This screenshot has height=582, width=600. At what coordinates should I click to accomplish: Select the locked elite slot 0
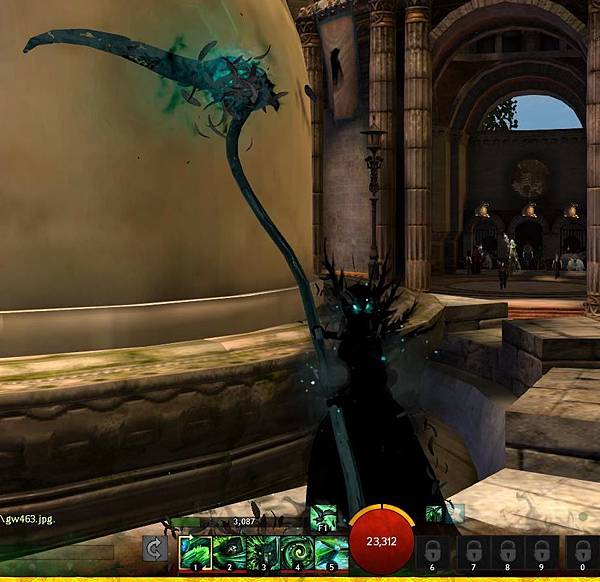click(584, 553)
